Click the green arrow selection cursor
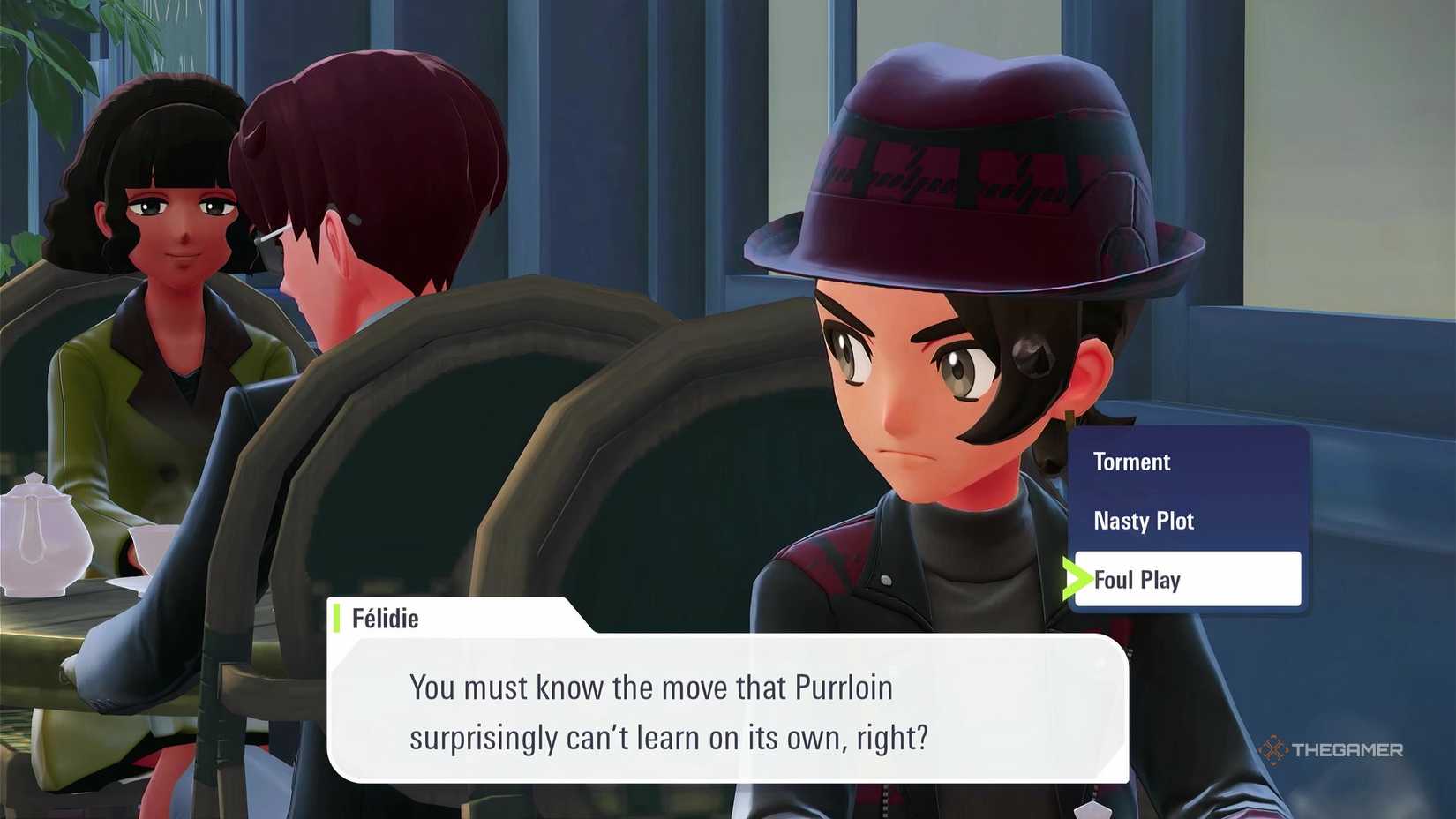 coord(1078,580)
